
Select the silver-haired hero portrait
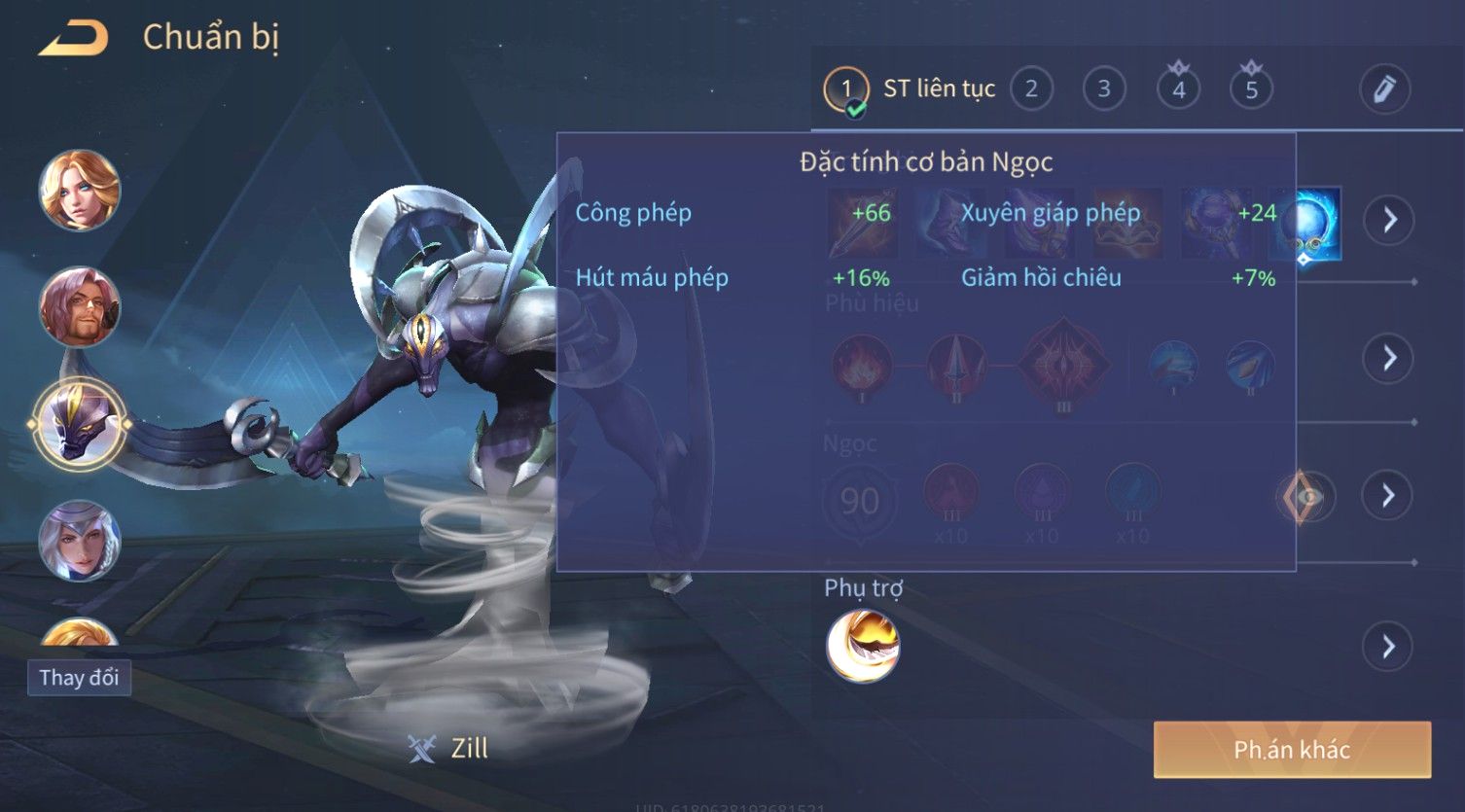(80, 540)
